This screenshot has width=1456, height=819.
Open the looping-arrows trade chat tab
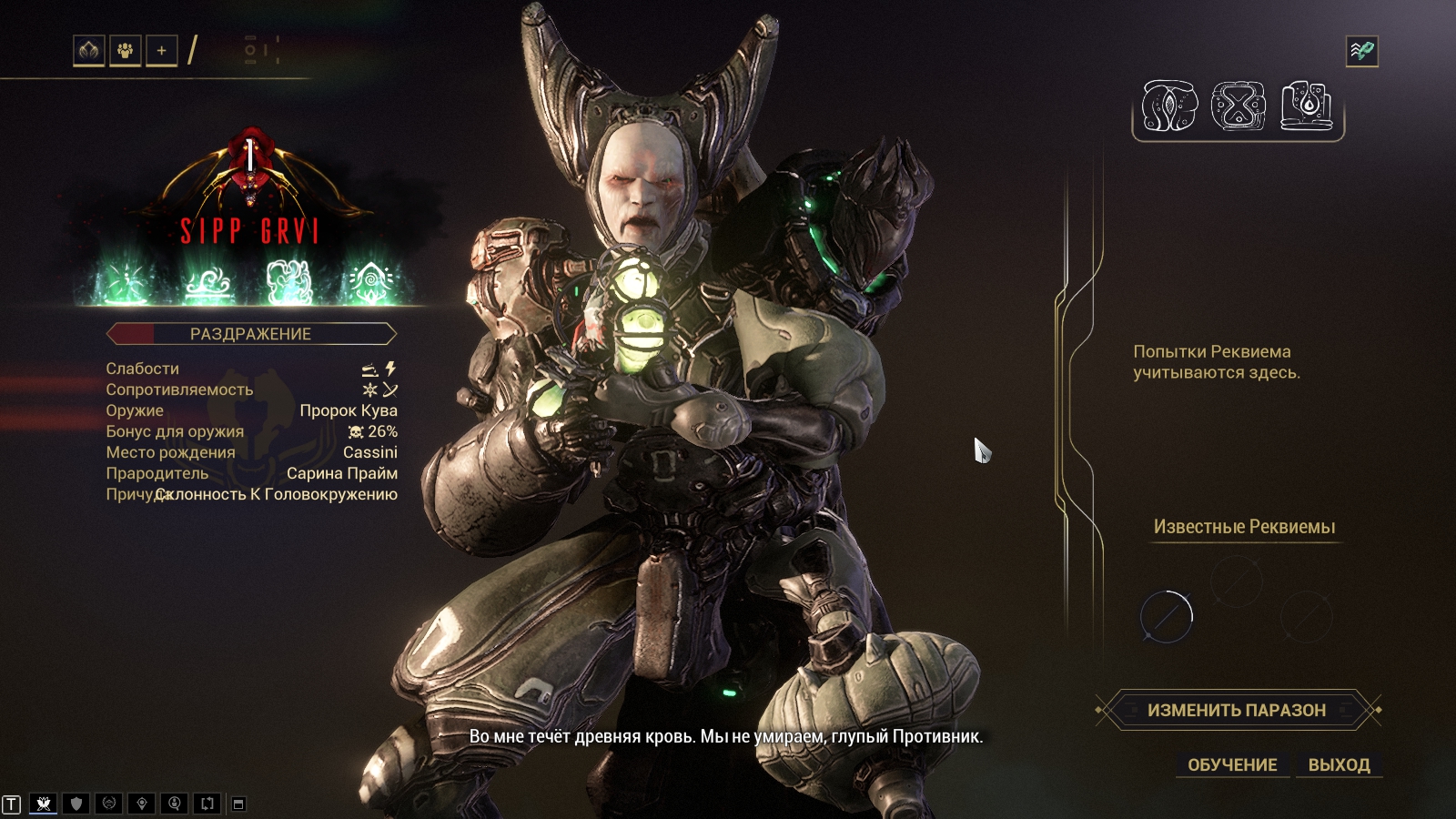click(207, 804)
